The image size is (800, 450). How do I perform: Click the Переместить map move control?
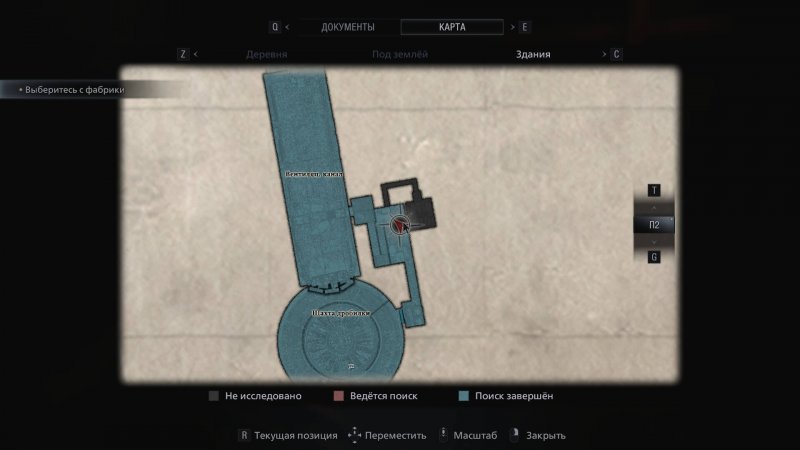388,435
